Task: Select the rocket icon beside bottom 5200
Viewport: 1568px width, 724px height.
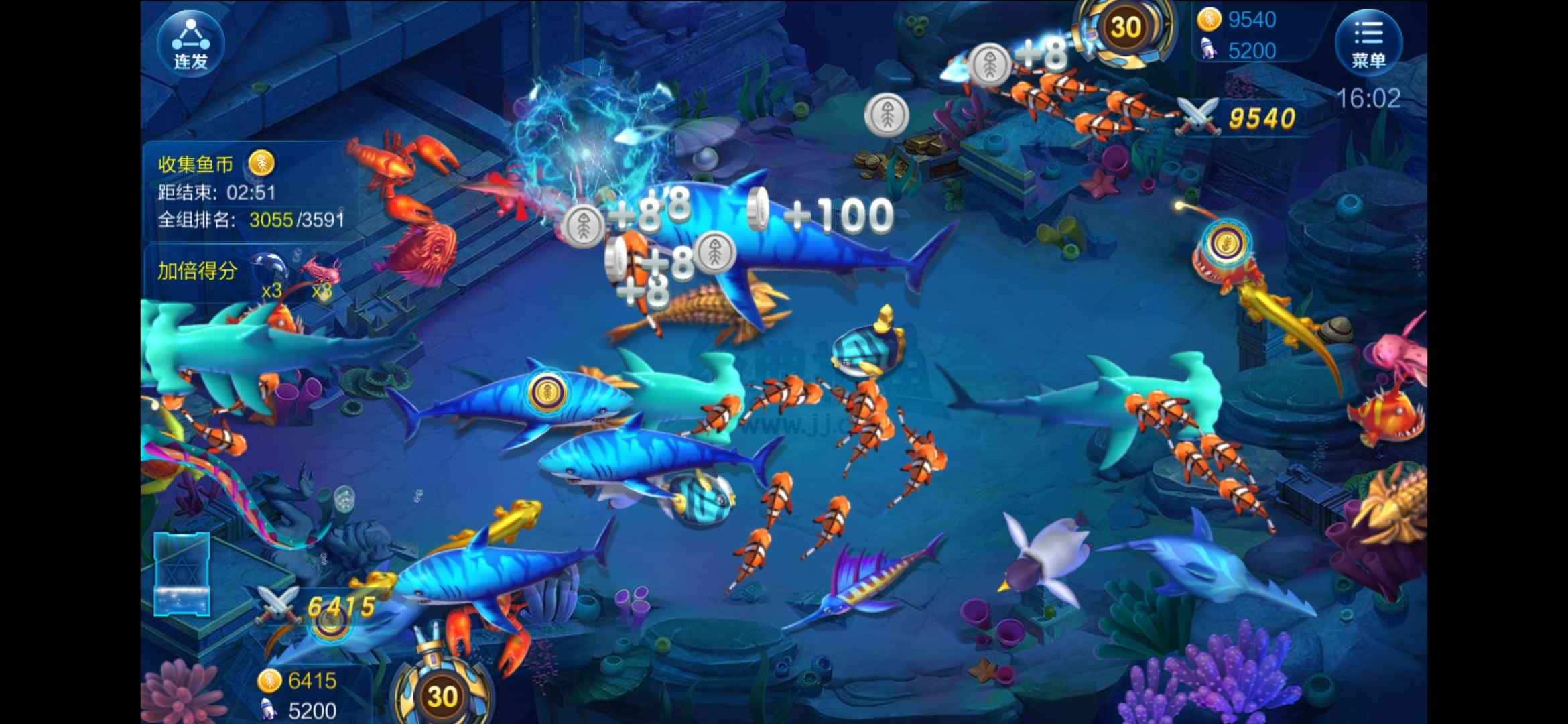Action: coord(269,709)
